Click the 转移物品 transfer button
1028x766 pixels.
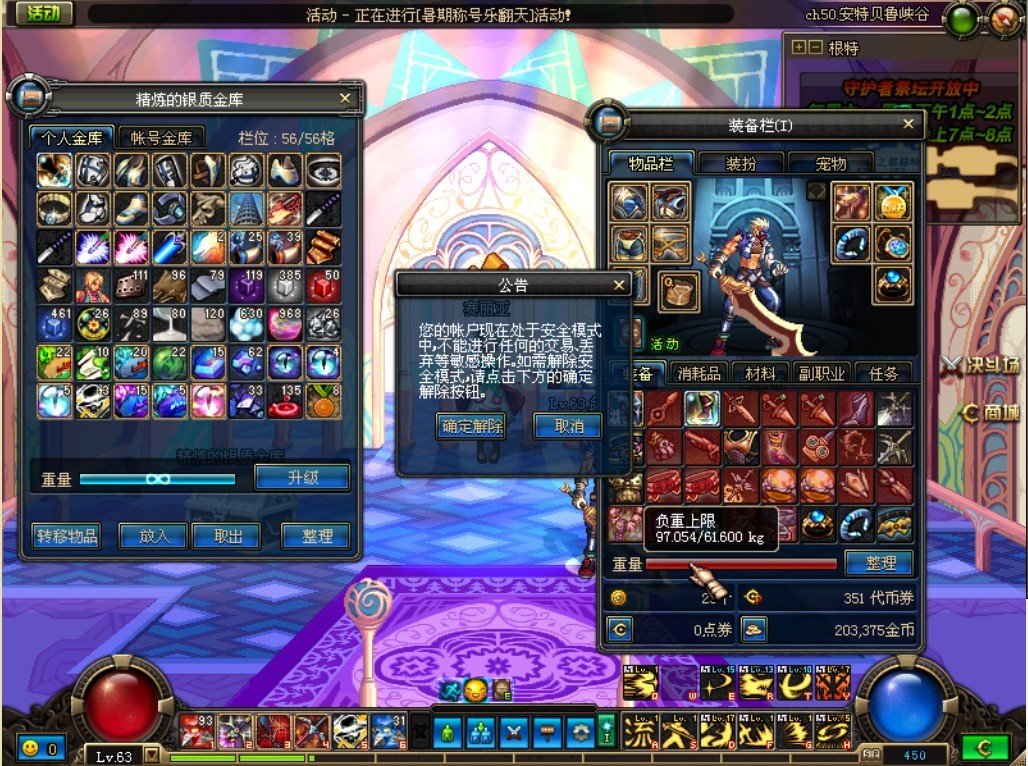pyautogui.click(x=66, y=536)
